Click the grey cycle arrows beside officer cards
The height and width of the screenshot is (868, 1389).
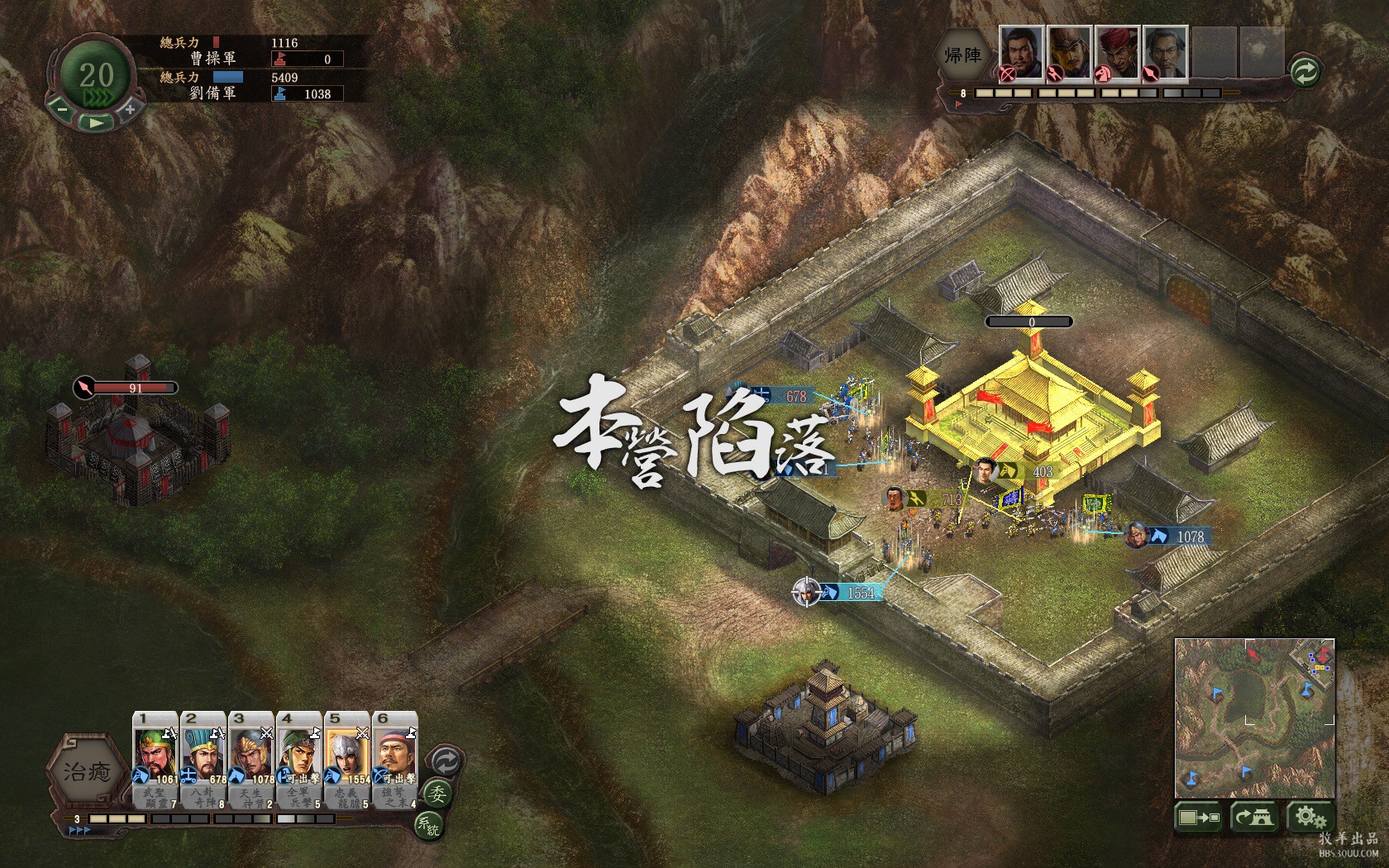pyautogui.click(x=445, y=760)
